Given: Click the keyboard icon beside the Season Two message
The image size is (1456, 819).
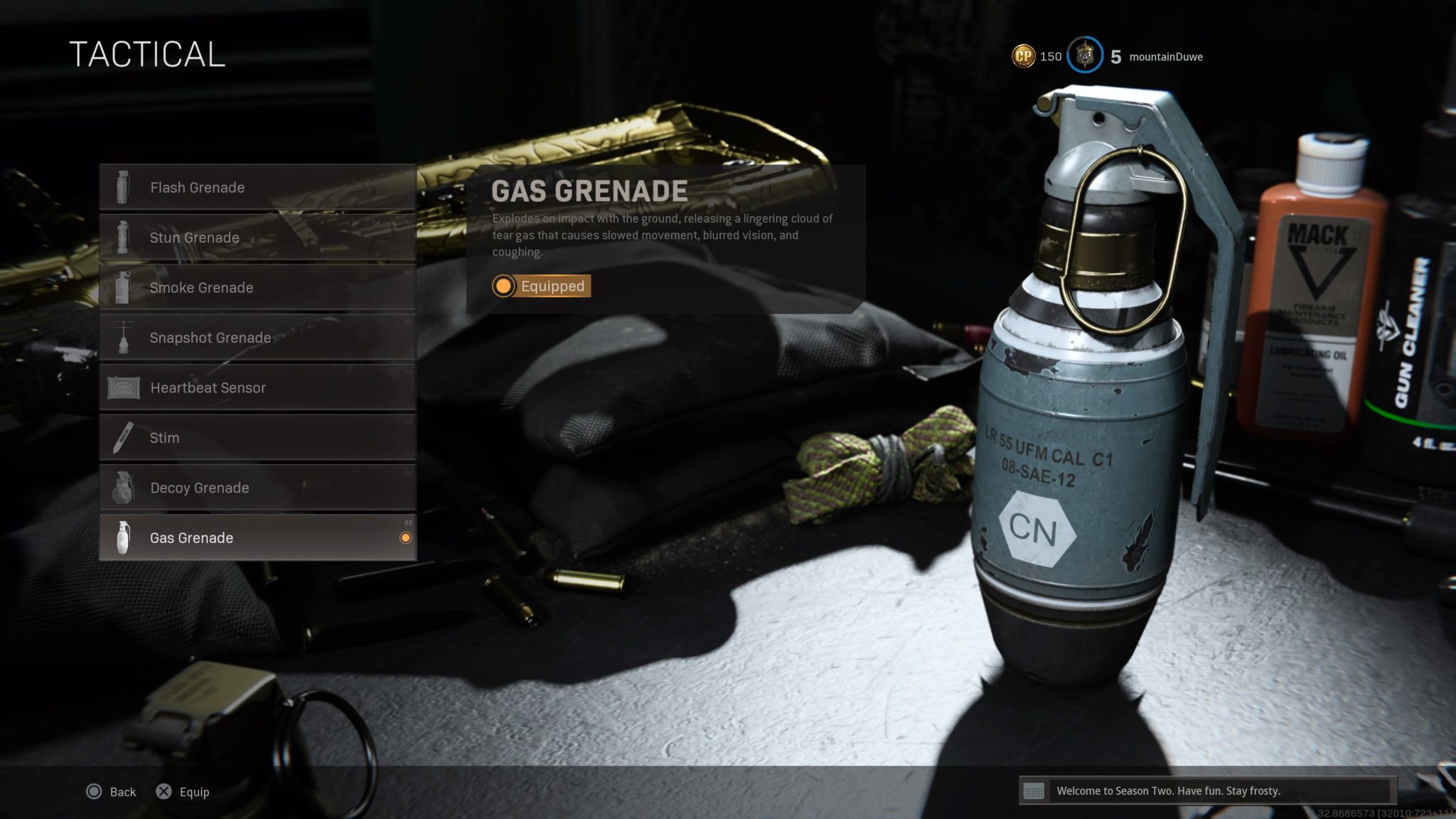Looking at the screenshot, I should click(x=1033, y=792).
